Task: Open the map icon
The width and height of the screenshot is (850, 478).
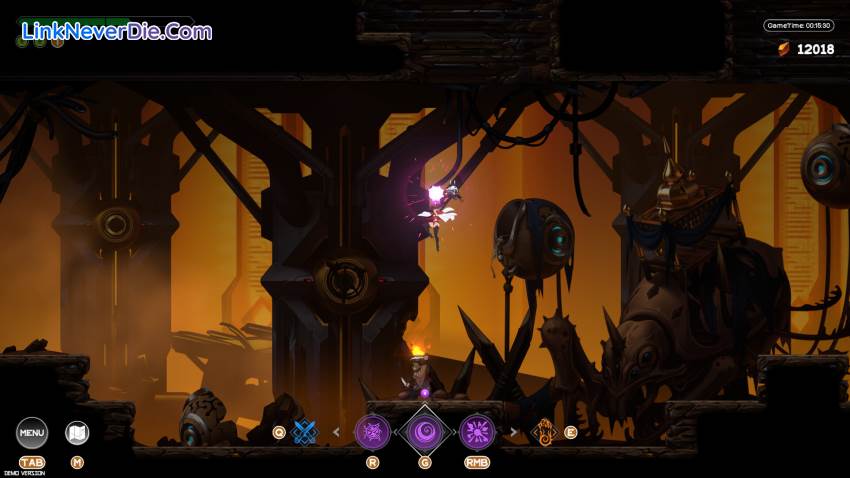Action: (x=77, y=433)
